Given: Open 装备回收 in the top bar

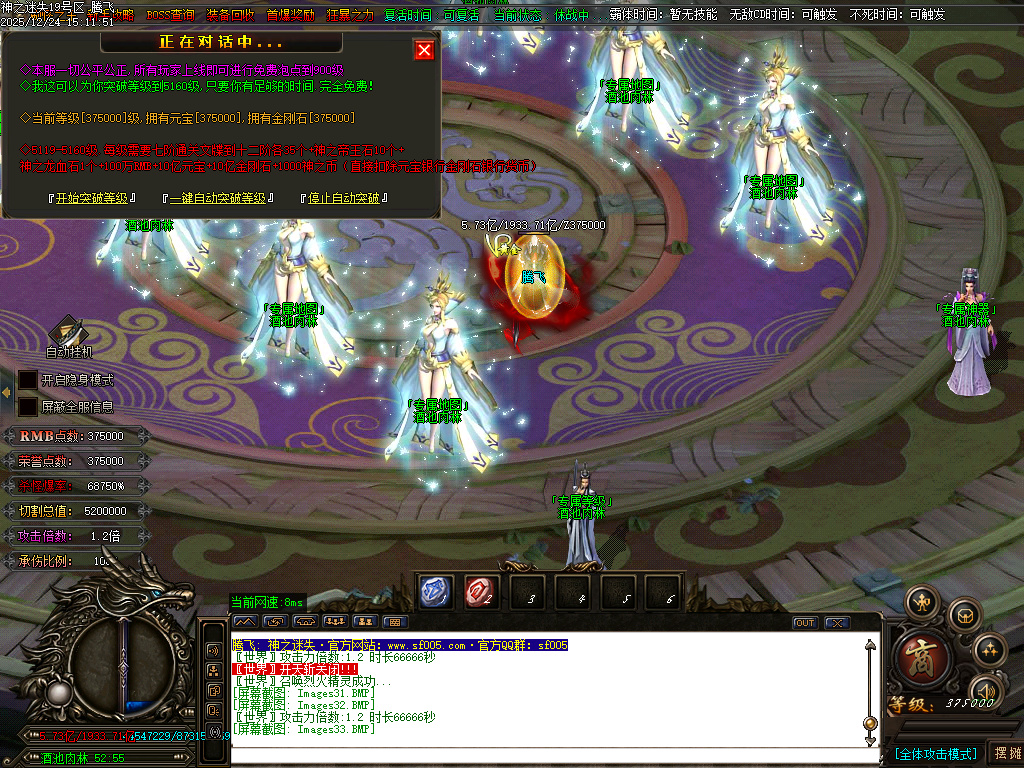Looking at the screenshot, I should (230, 16).
